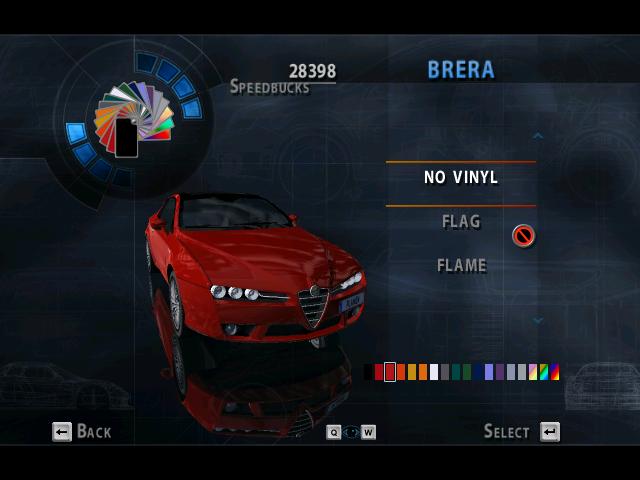
Task: Select the No Vinyl option
Action: pos(460,177)
